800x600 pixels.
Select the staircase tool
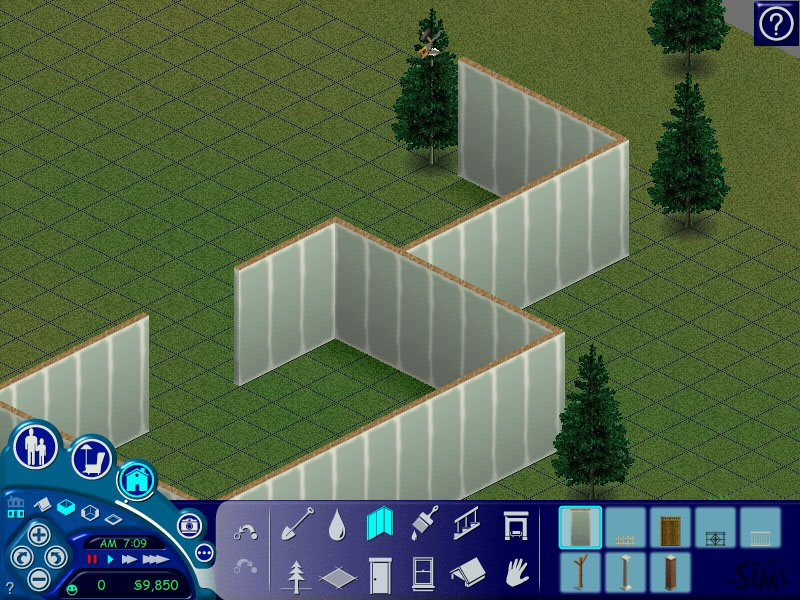pos(465,524)
